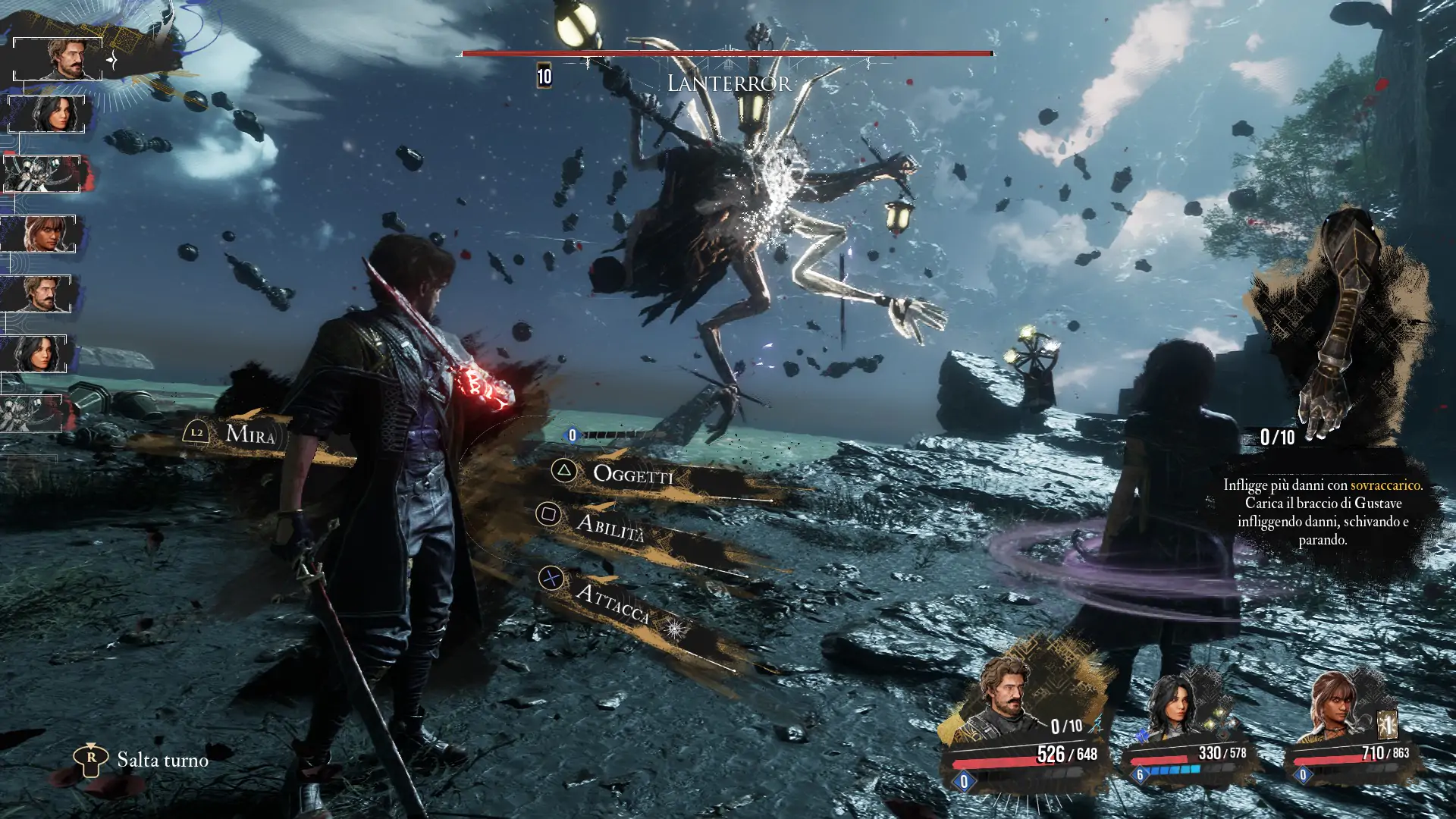Click Gustave's highlighted current-turn portrait
The height and width of the screenshot is (819, 1456).
click(x=59, y=58)
